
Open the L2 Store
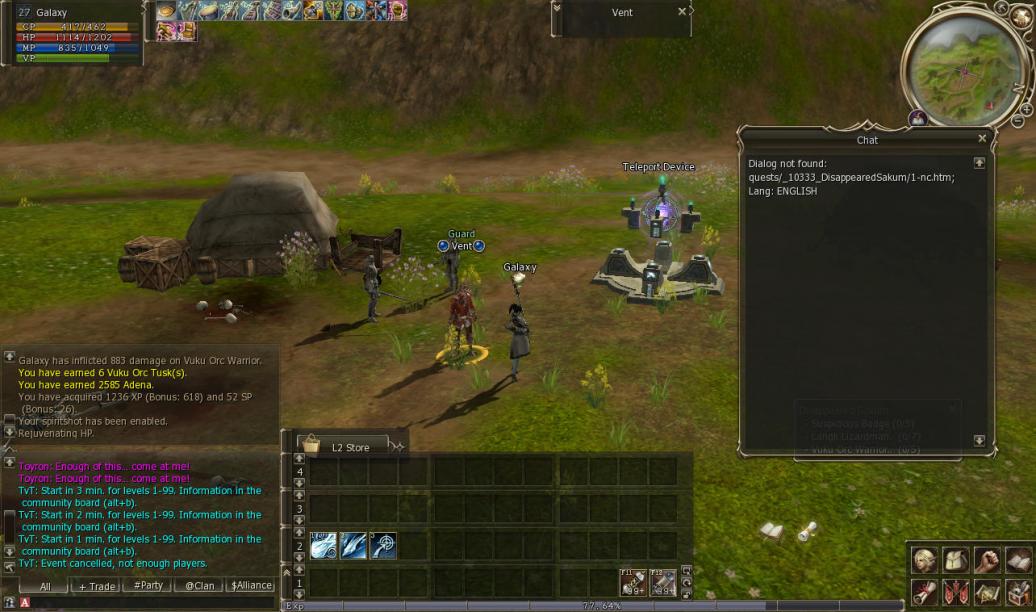[x=349, y=447]
